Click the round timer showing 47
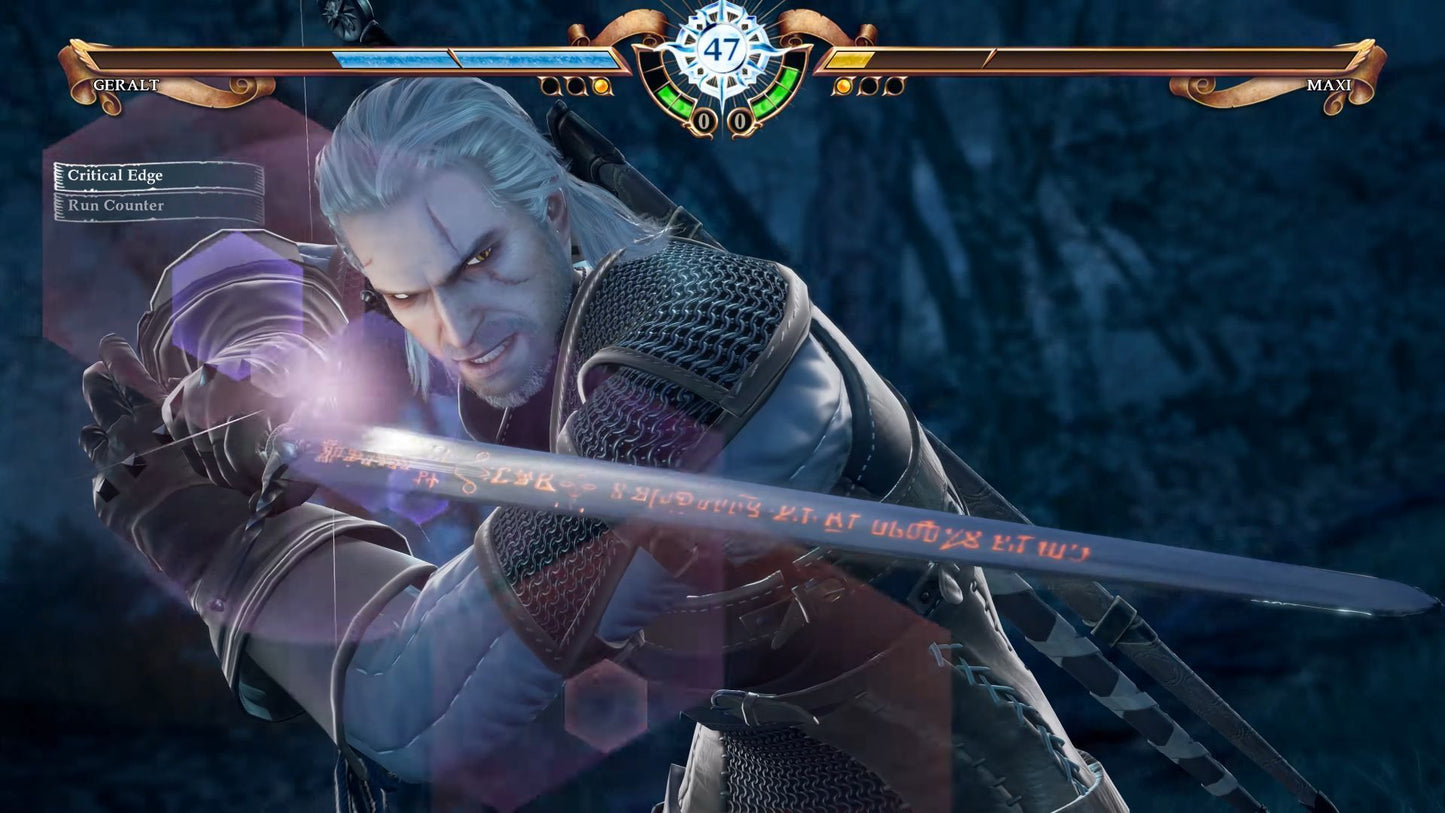 coord(722,47)
